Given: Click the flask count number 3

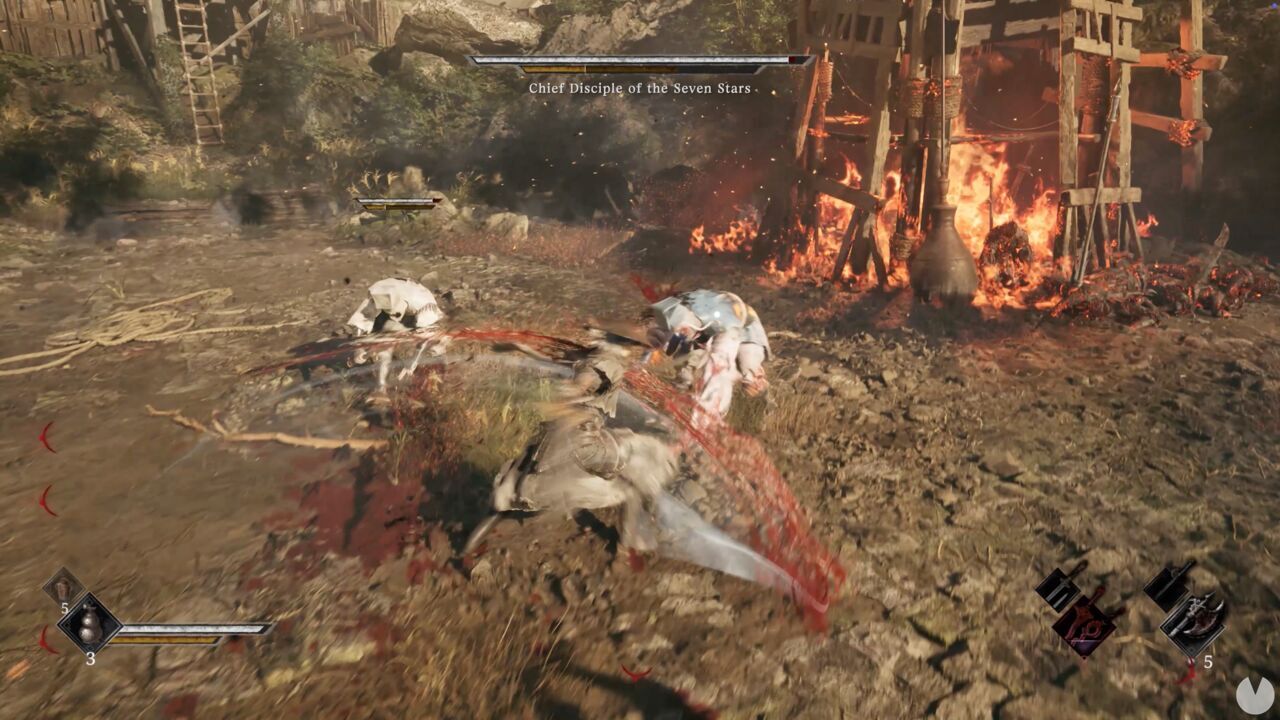Looking at the screenshot, I should 91,659.
